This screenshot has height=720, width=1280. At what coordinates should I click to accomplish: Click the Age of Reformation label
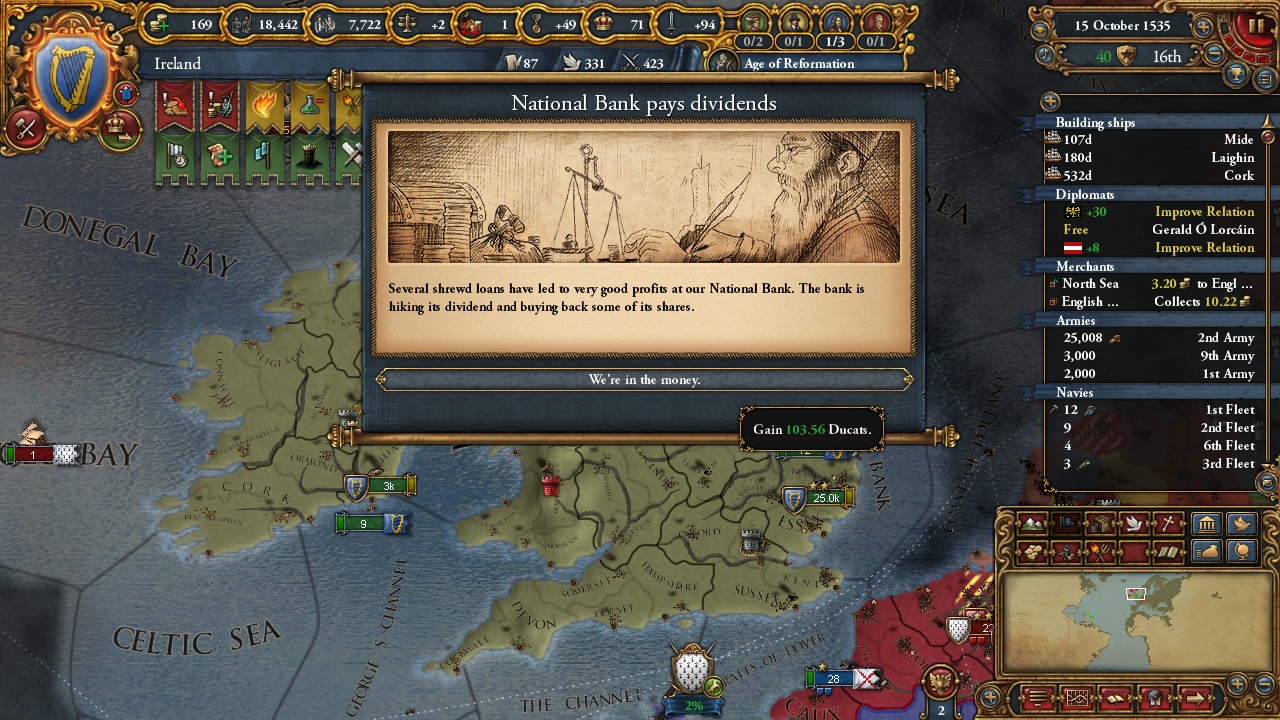(798, 64)
